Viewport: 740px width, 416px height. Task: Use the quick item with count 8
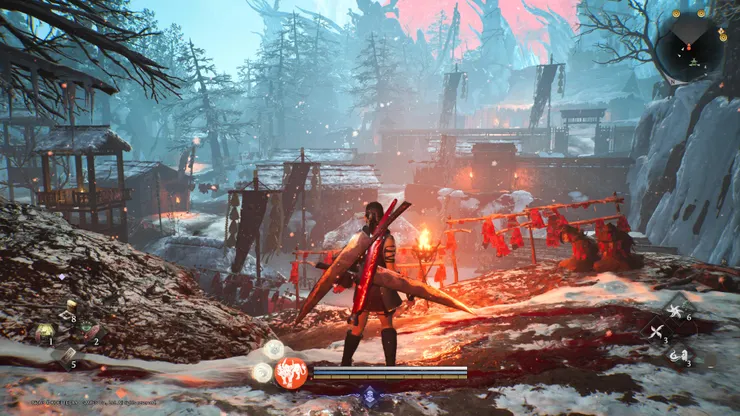pos(69,309)
